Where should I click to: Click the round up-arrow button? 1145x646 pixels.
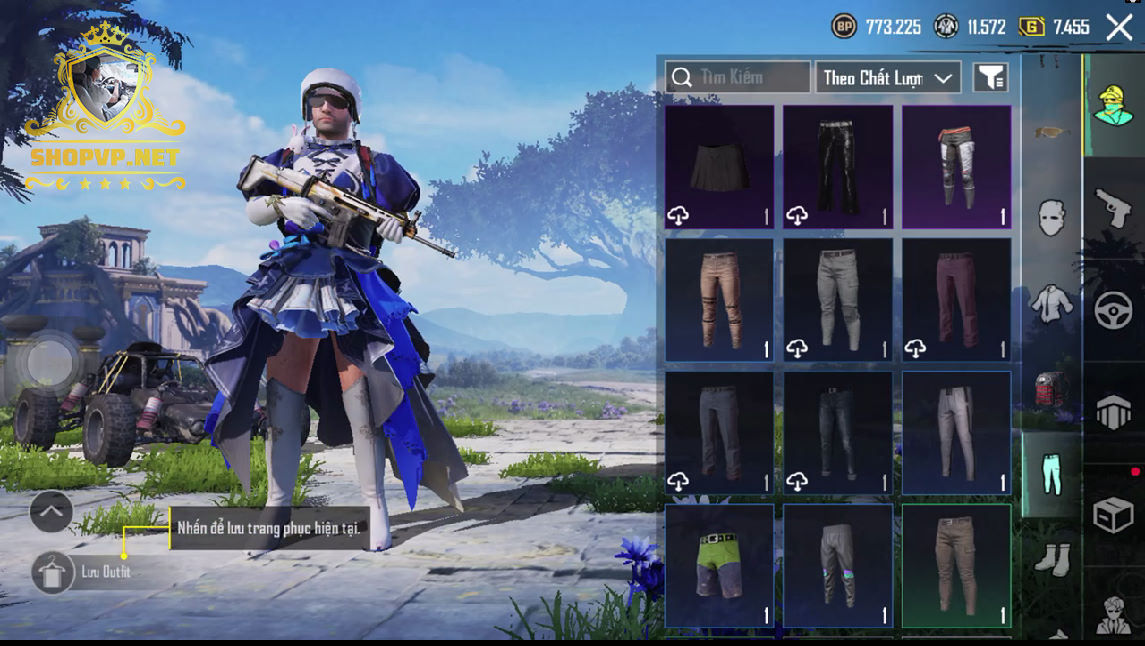point(51,512)
